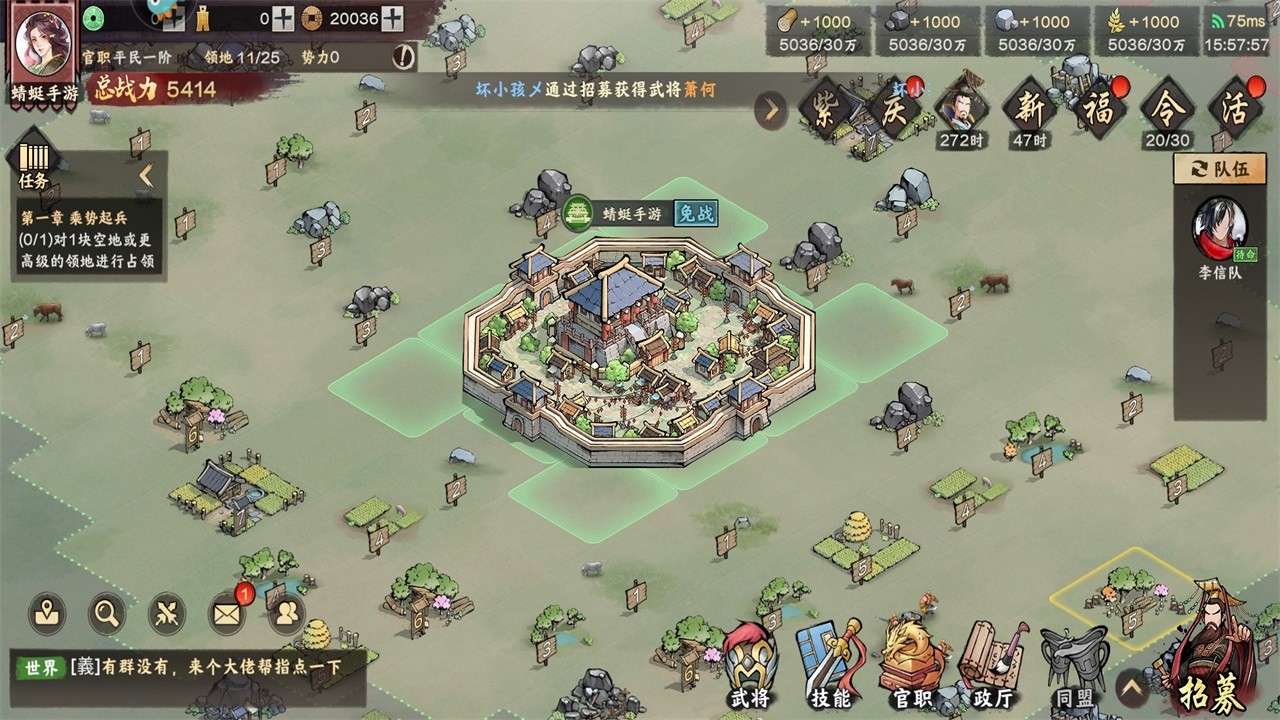Click the magnifying glass search icon
This screenshot has width=1280, height=720.
coord(107,613)
